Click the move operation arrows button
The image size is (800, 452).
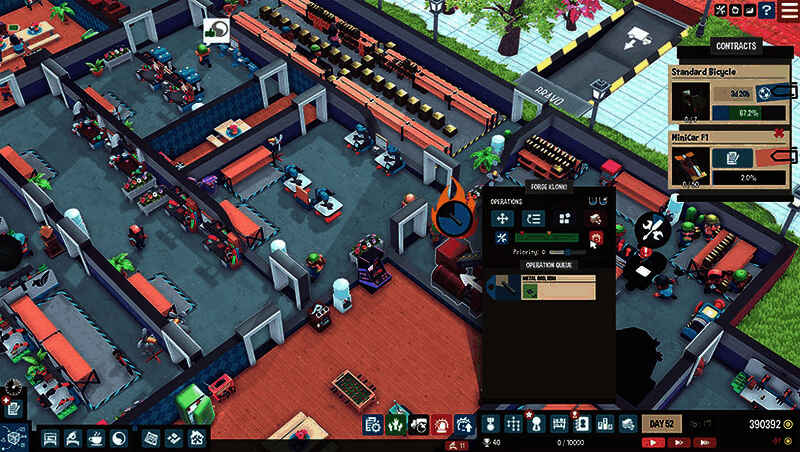[502, 218]
